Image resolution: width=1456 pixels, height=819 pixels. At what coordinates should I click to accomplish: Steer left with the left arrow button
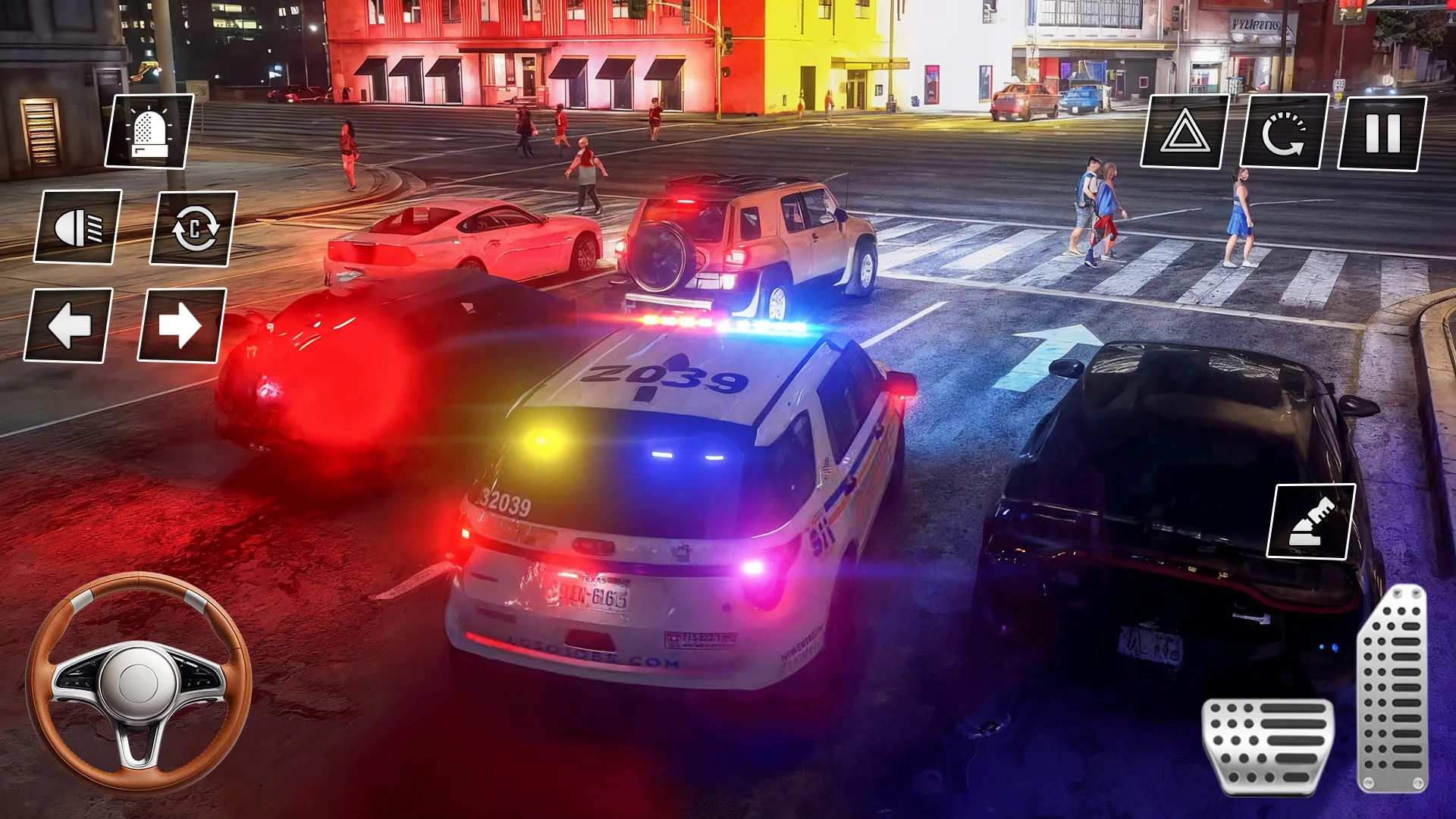click(x=69, y=325)
